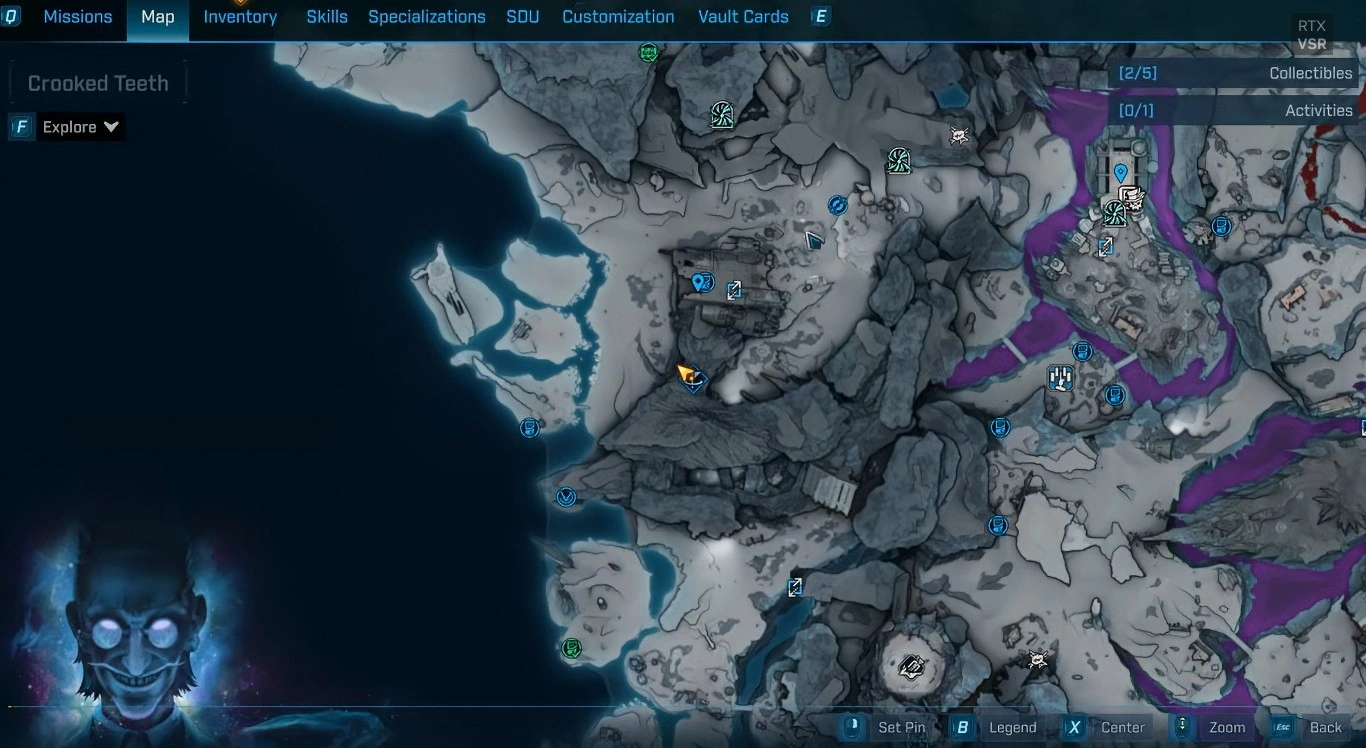Open the Missions tab
The image size is (1366, 748).
coord(77,16)
